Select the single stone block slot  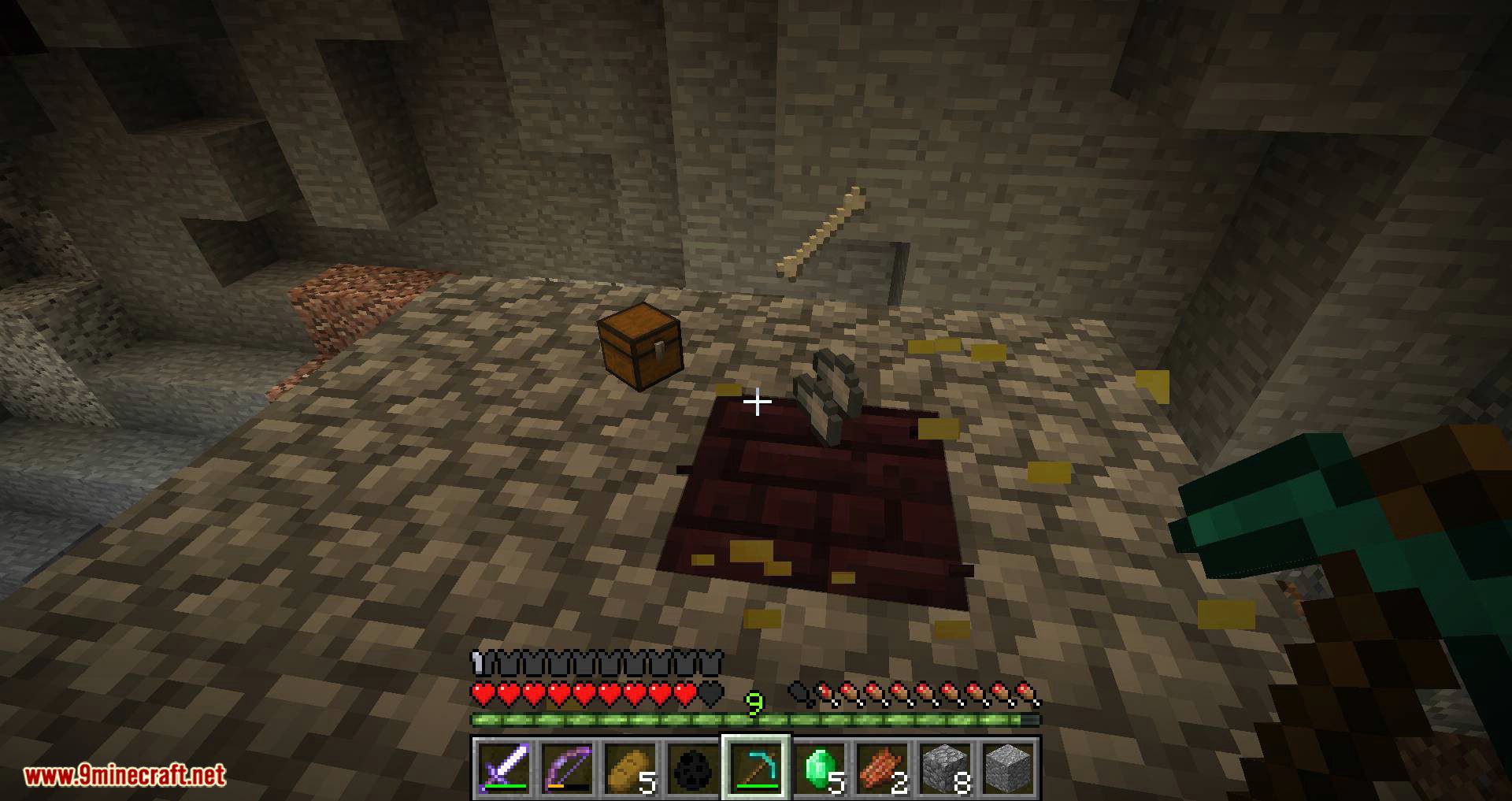point(1008,767)
